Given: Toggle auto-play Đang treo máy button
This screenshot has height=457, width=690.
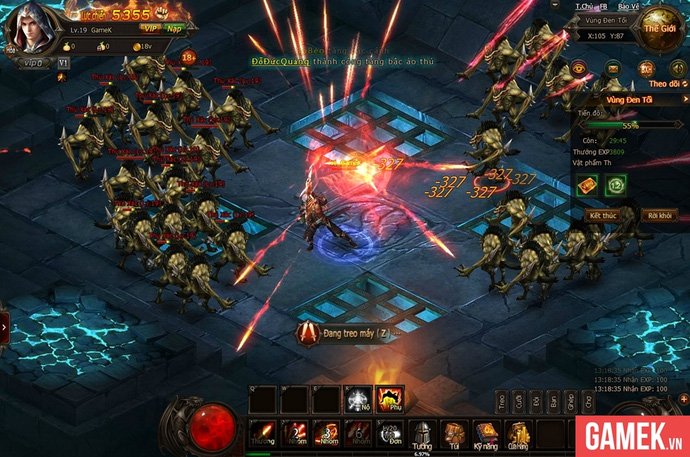Looking at the screenshot, I should point(342,332).
